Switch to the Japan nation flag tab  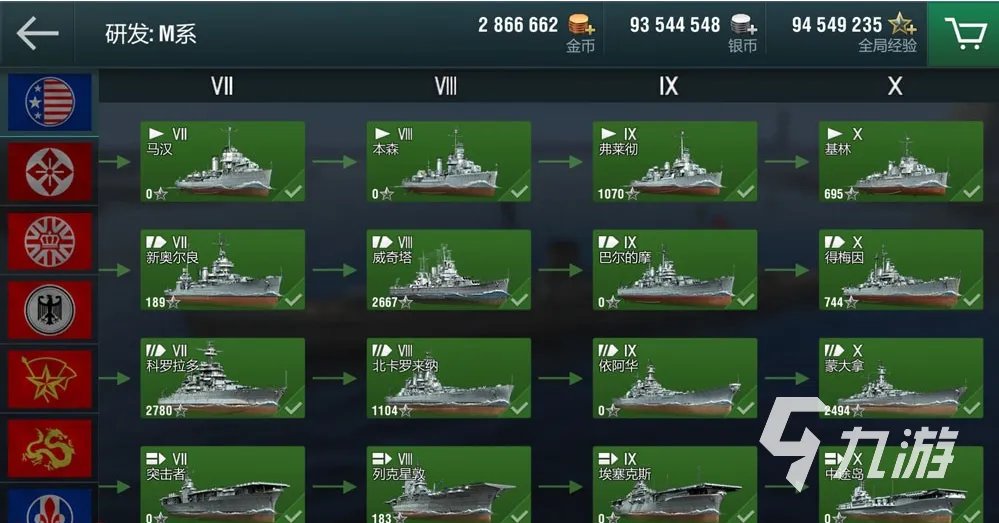point(49,171)
